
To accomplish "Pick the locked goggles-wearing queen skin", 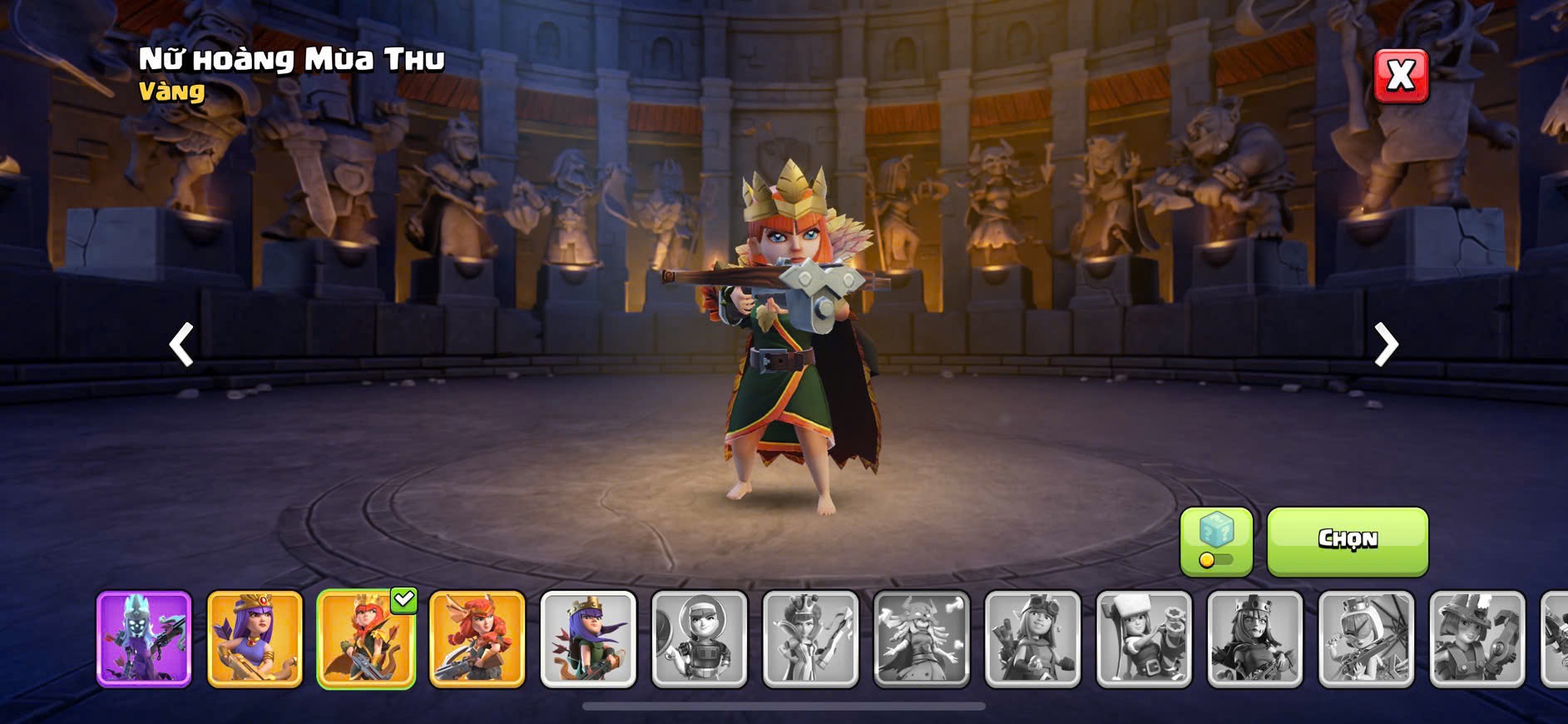I will 1032,639.
